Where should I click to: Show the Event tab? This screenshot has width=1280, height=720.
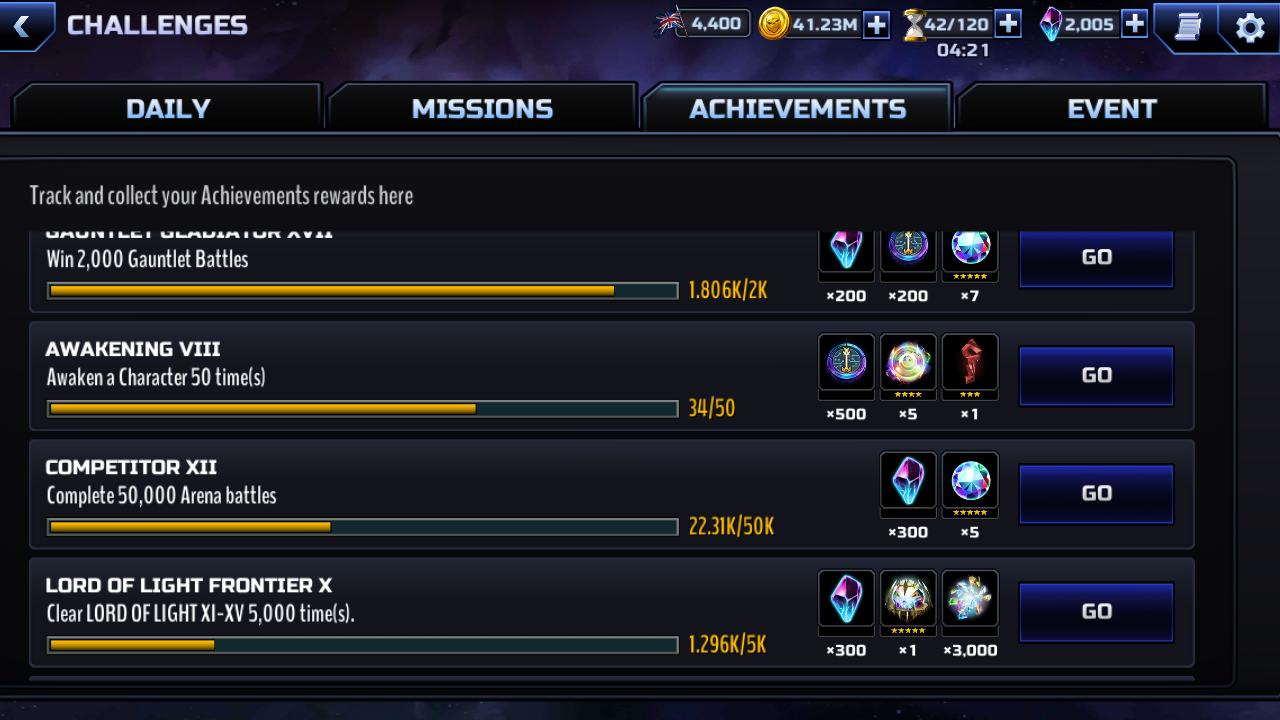click(x=1111, y=108)
